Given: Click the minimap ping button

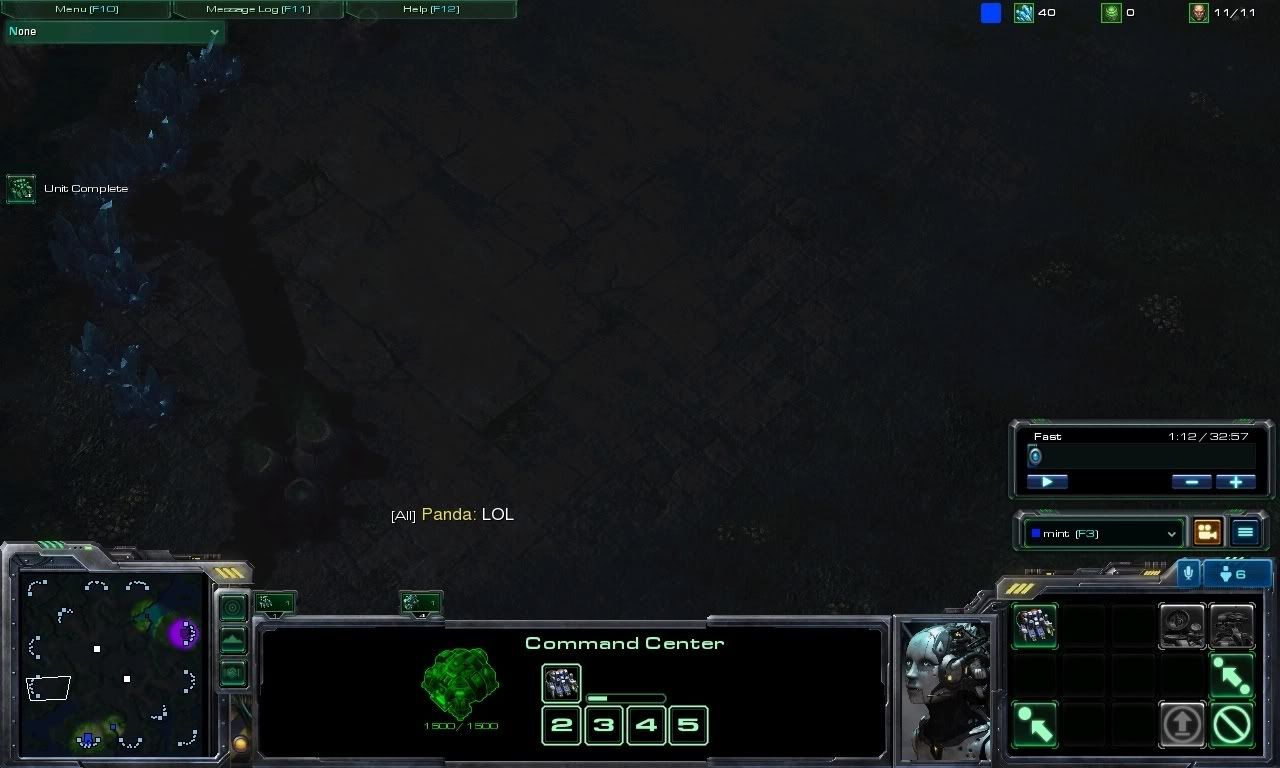Looking at the screenshot, I should (x=233, y=607).
